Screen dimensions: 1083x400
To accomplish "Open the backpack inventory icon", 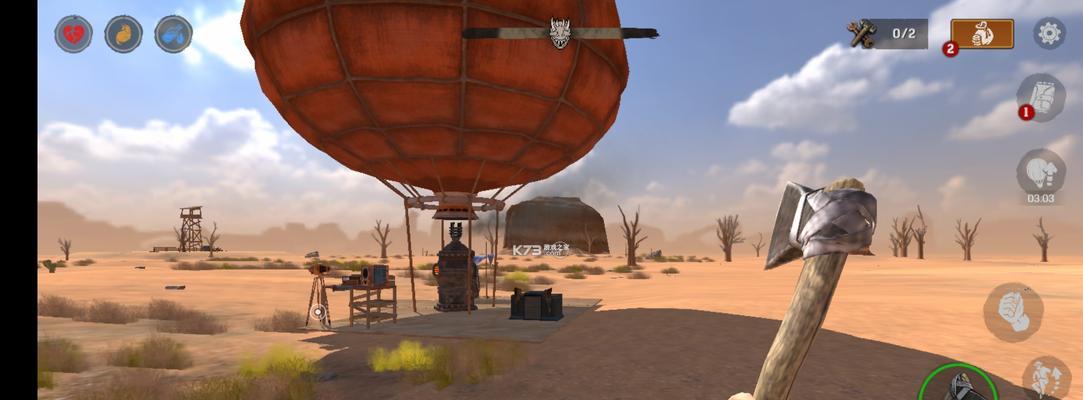I will [1041, 98].
